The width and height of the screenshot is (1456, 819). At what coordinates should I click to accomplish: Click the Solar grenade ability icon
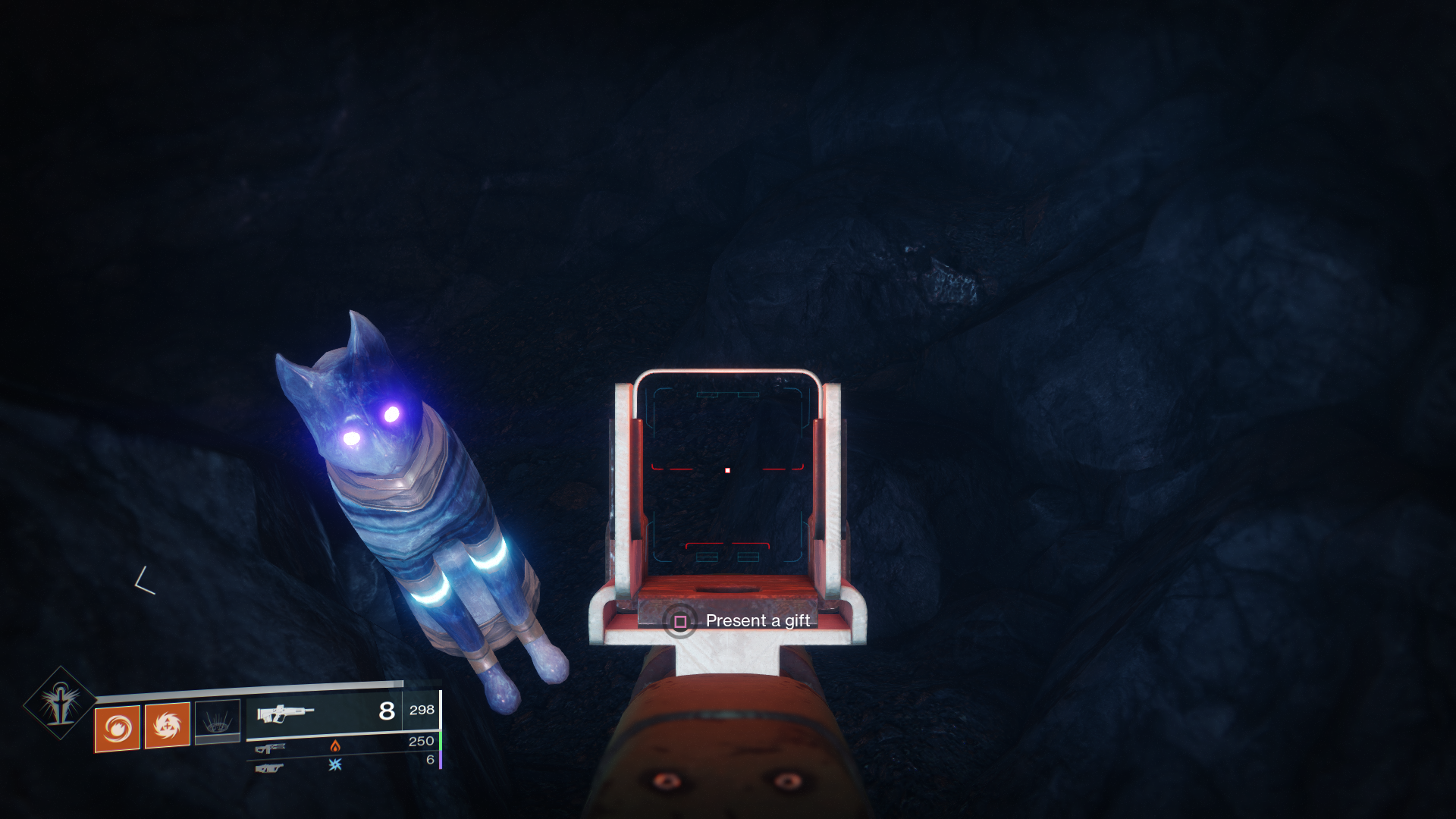118,728
